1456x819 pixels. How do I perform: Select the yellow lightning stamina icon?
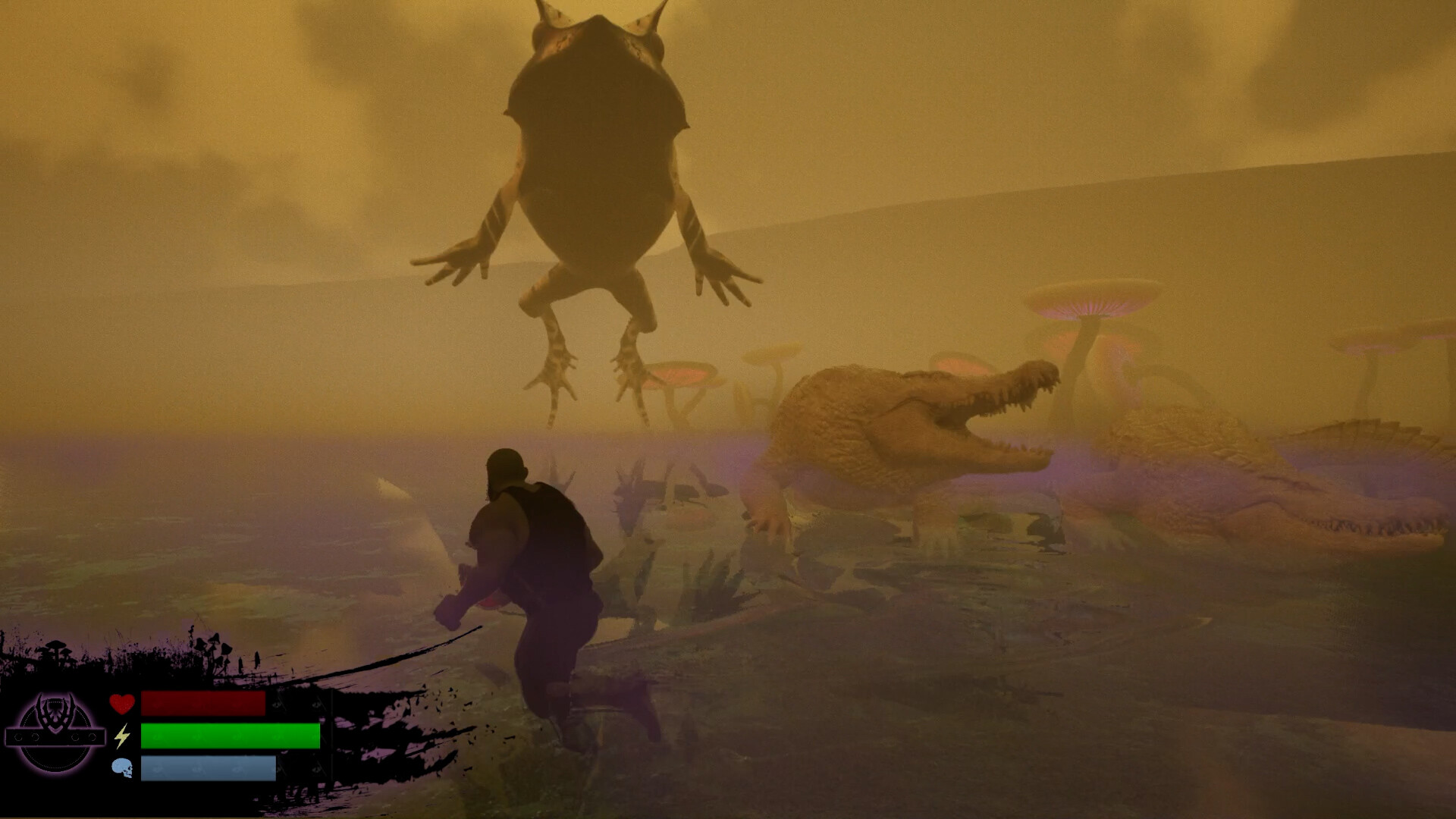(123, 735)
